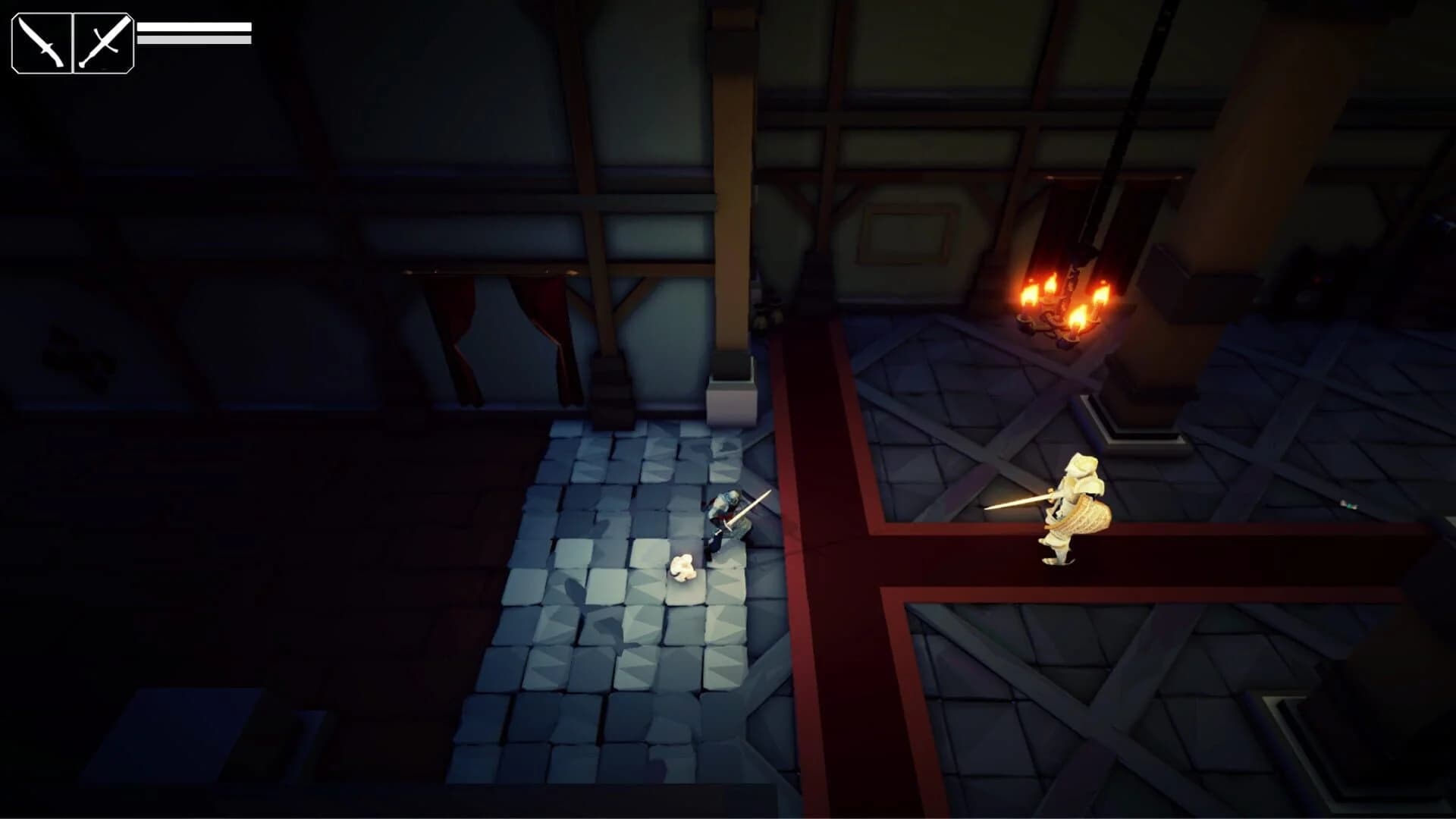Image resolution: width=1456 pixels, height=819 pixels.
Task: Click the upper white health bar
Action: pyautogui.click(x=193, y=25)
